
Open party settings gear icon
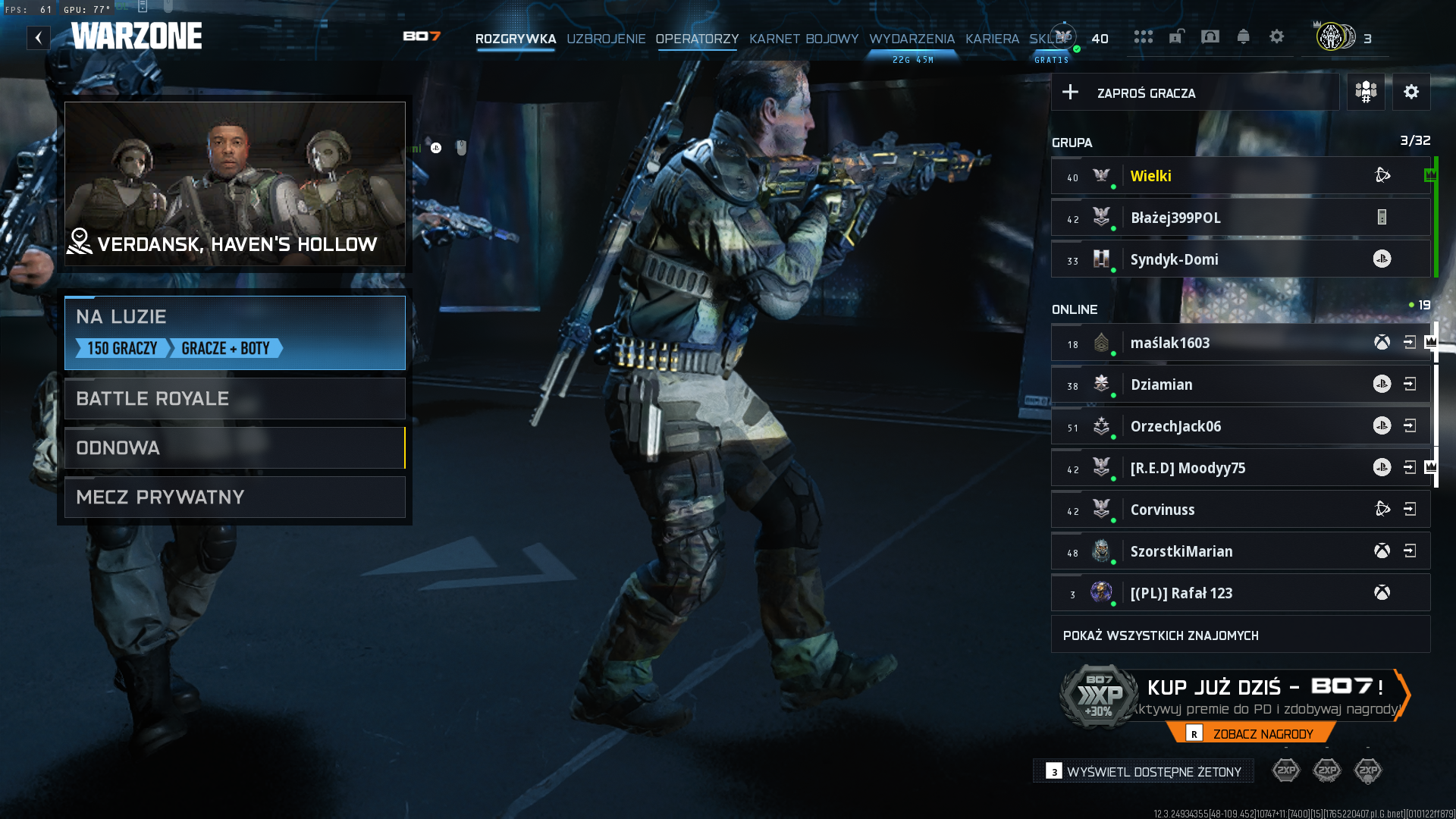(1410, 93)
